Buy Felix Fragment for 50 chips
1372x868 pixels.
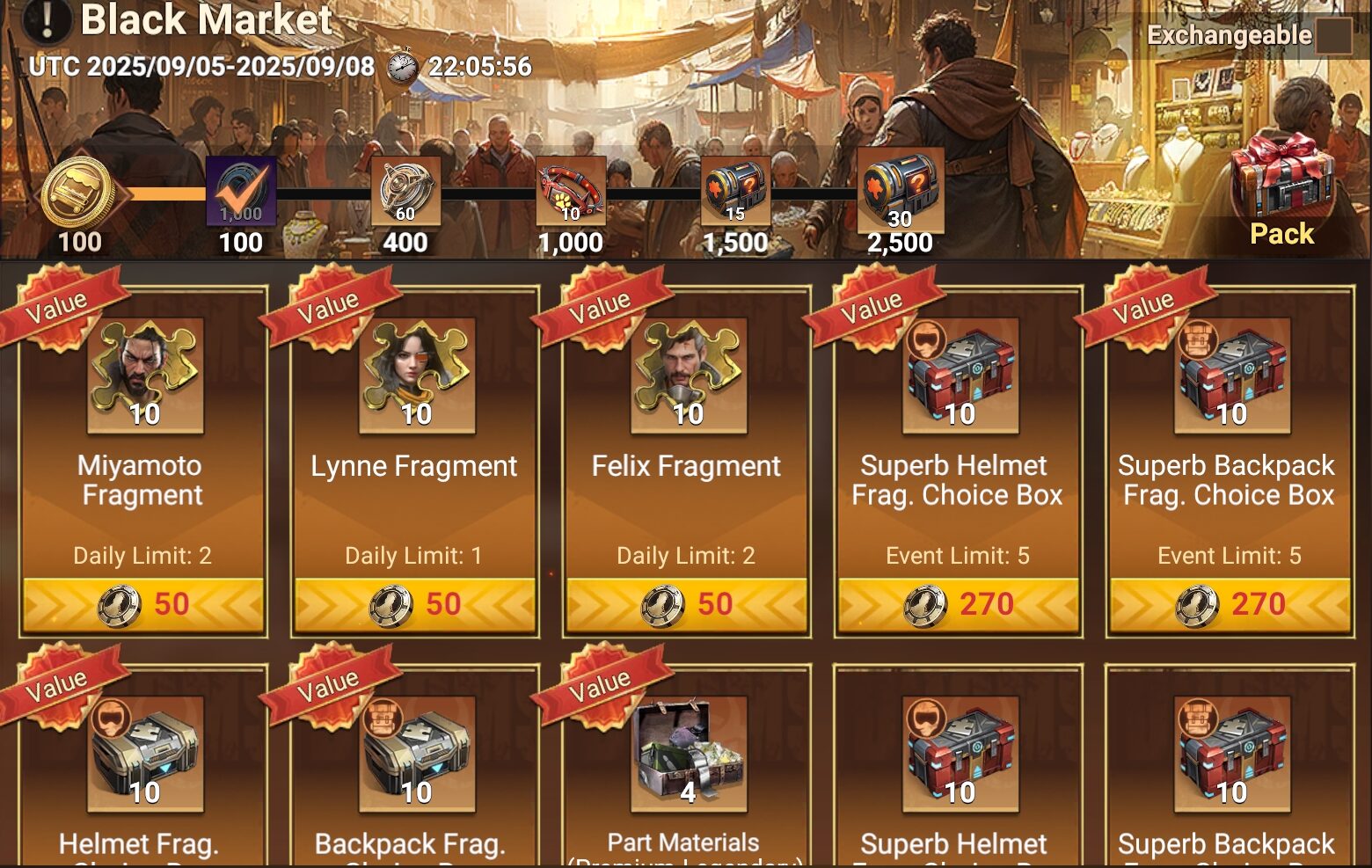686,604
